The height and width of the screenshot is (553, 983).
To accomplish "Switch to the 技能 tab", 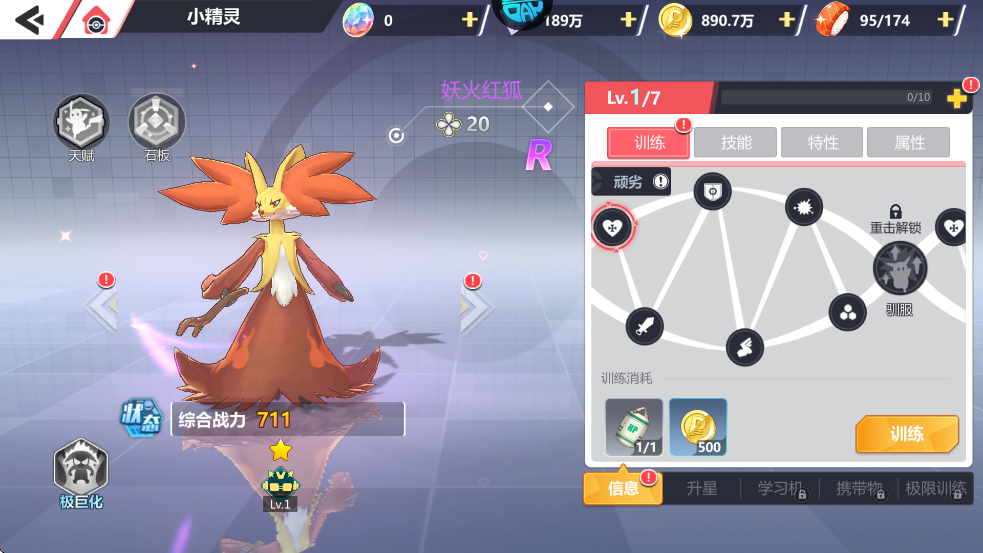I will coord(736,143).
